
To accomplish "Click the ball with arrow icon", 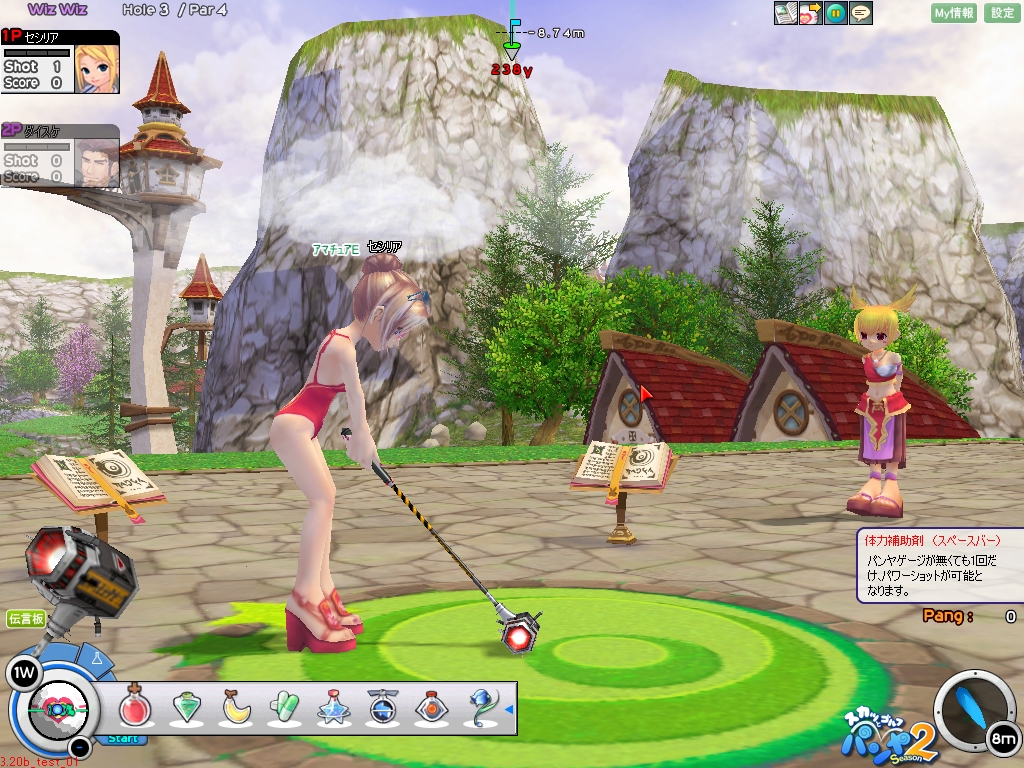I will pos(811,13).
